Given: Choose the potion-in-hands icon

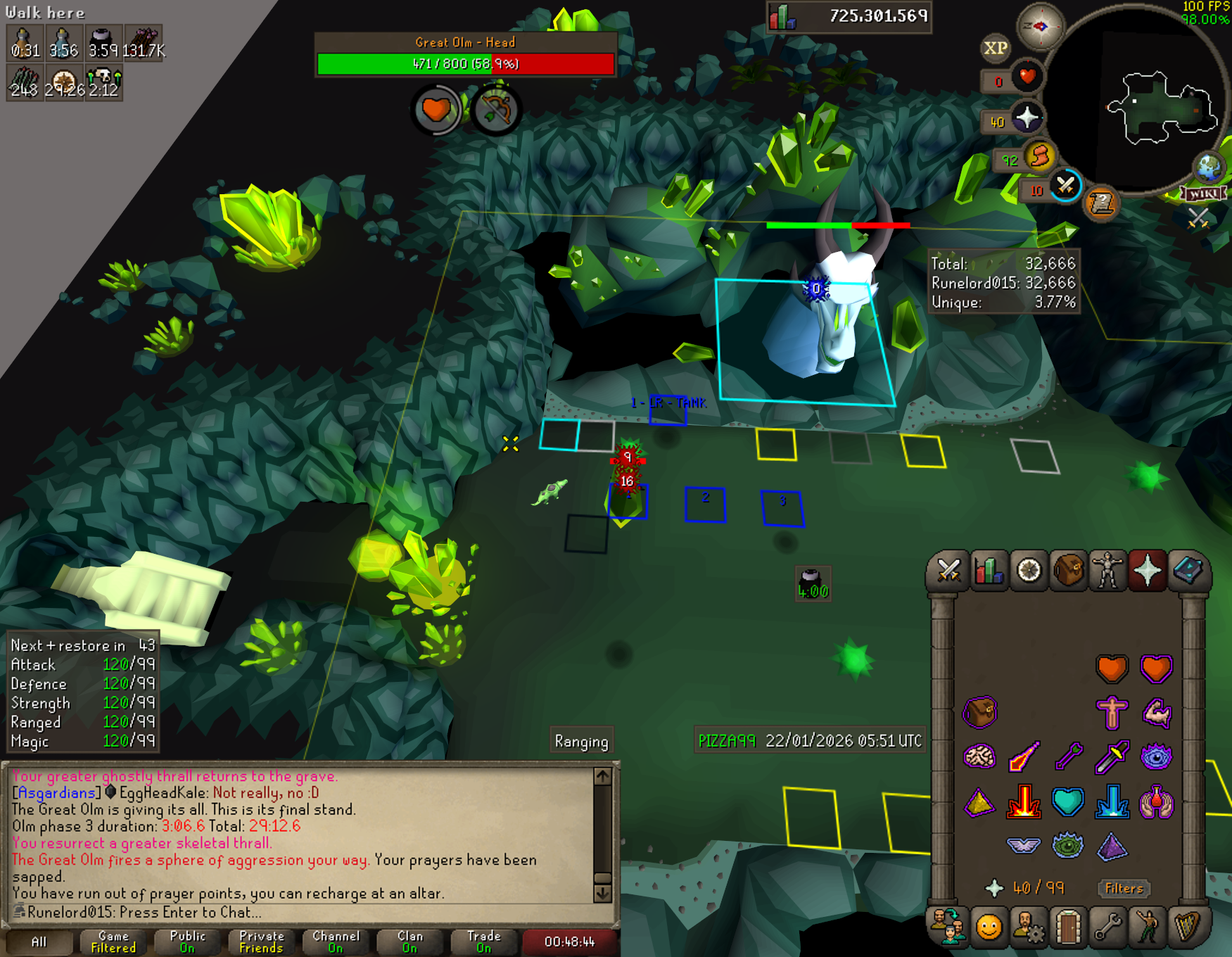Looking at the screenshot, I should (x=1156, y=801).
